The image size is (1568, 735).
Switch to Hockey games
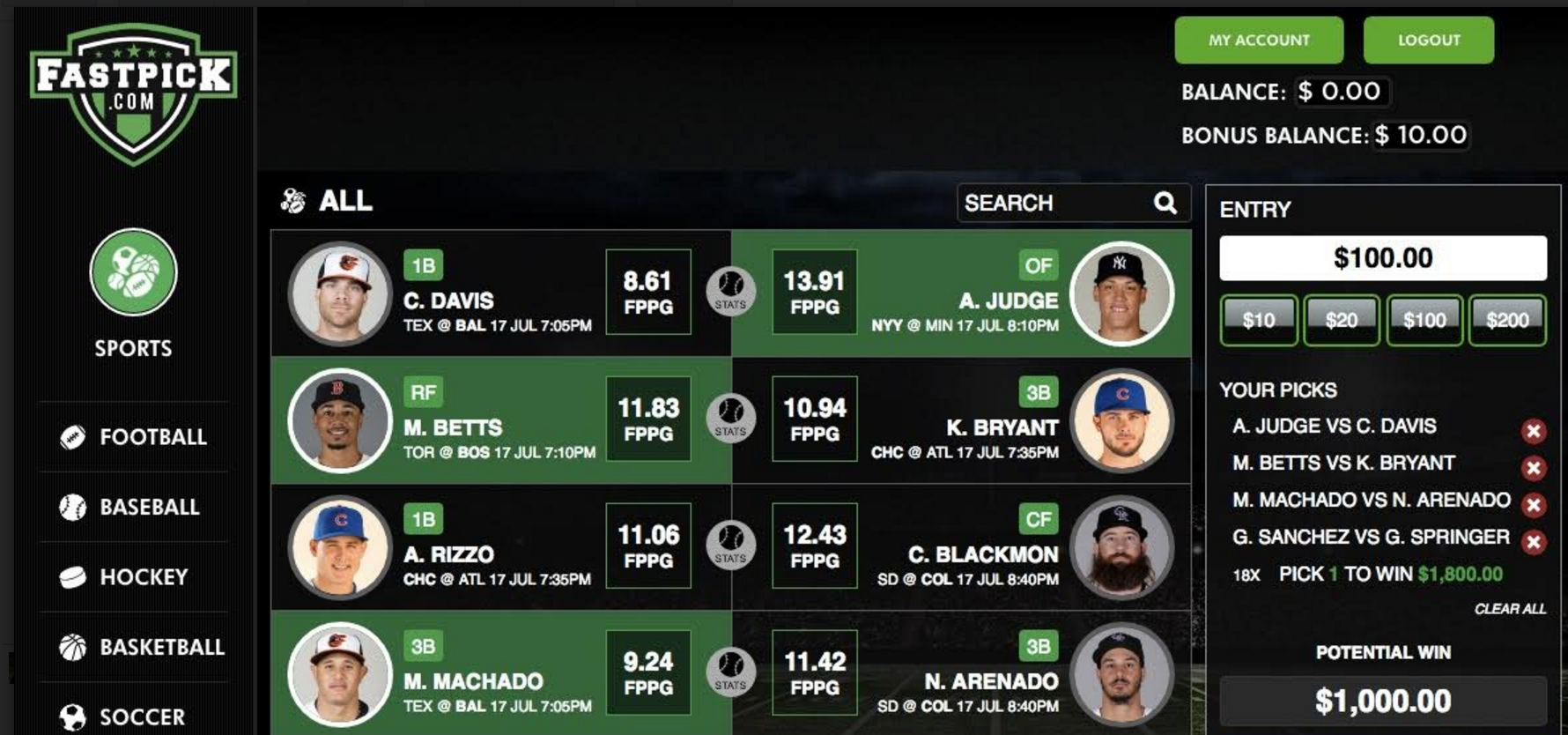143,577
